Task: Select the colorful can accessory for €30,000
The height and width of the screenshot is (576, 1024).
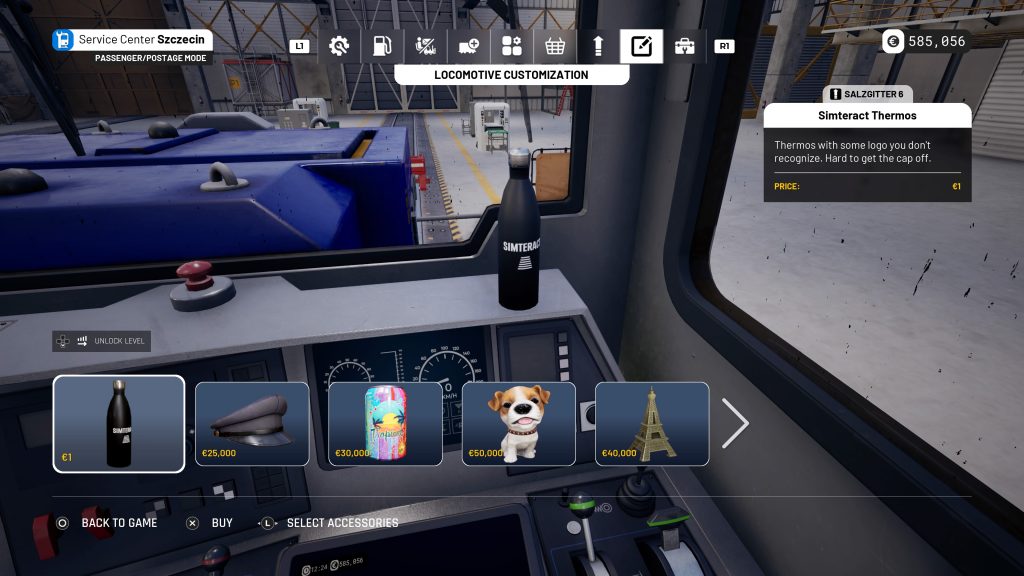Action: (x=385, y=423)
